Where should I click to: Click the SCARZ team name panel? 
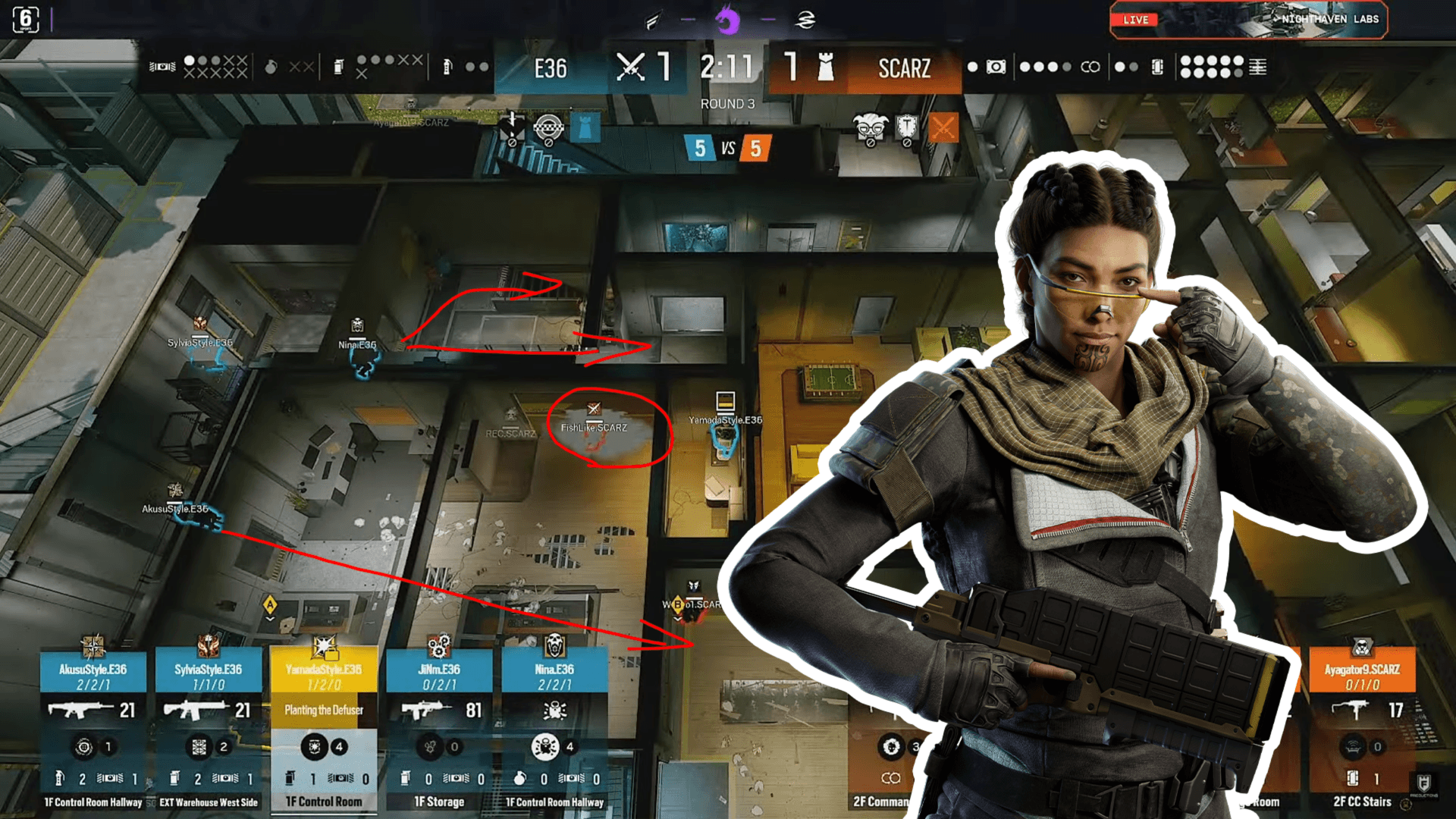(x=904, y=68)
